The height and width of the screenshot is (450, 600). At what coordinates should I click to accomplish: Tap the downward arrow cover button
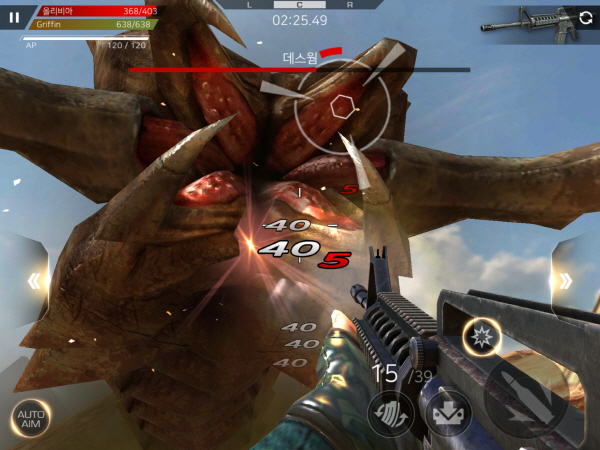tap(449, 413)
